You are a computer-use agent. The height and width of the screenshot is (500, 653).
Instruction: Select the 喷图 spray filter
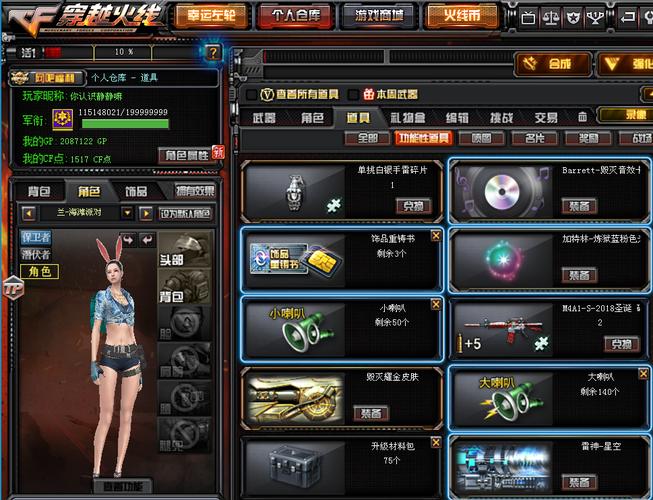coord(482,138)
